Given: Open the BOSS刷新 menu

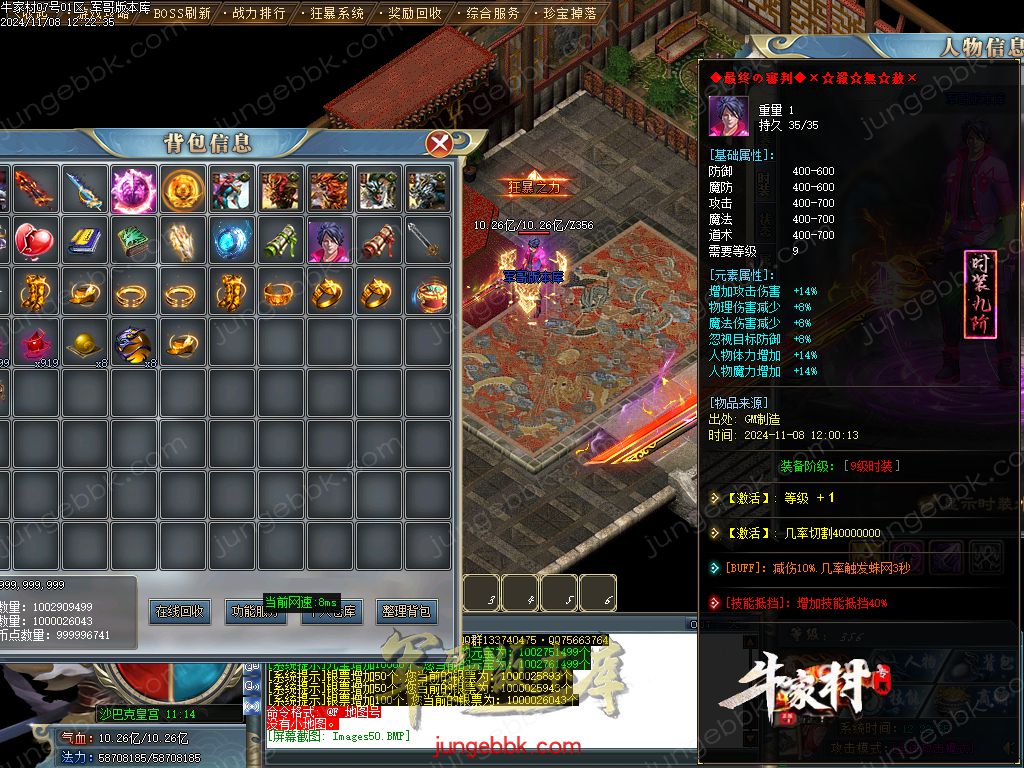Looking at the screenshot, I should click(181, 14).
